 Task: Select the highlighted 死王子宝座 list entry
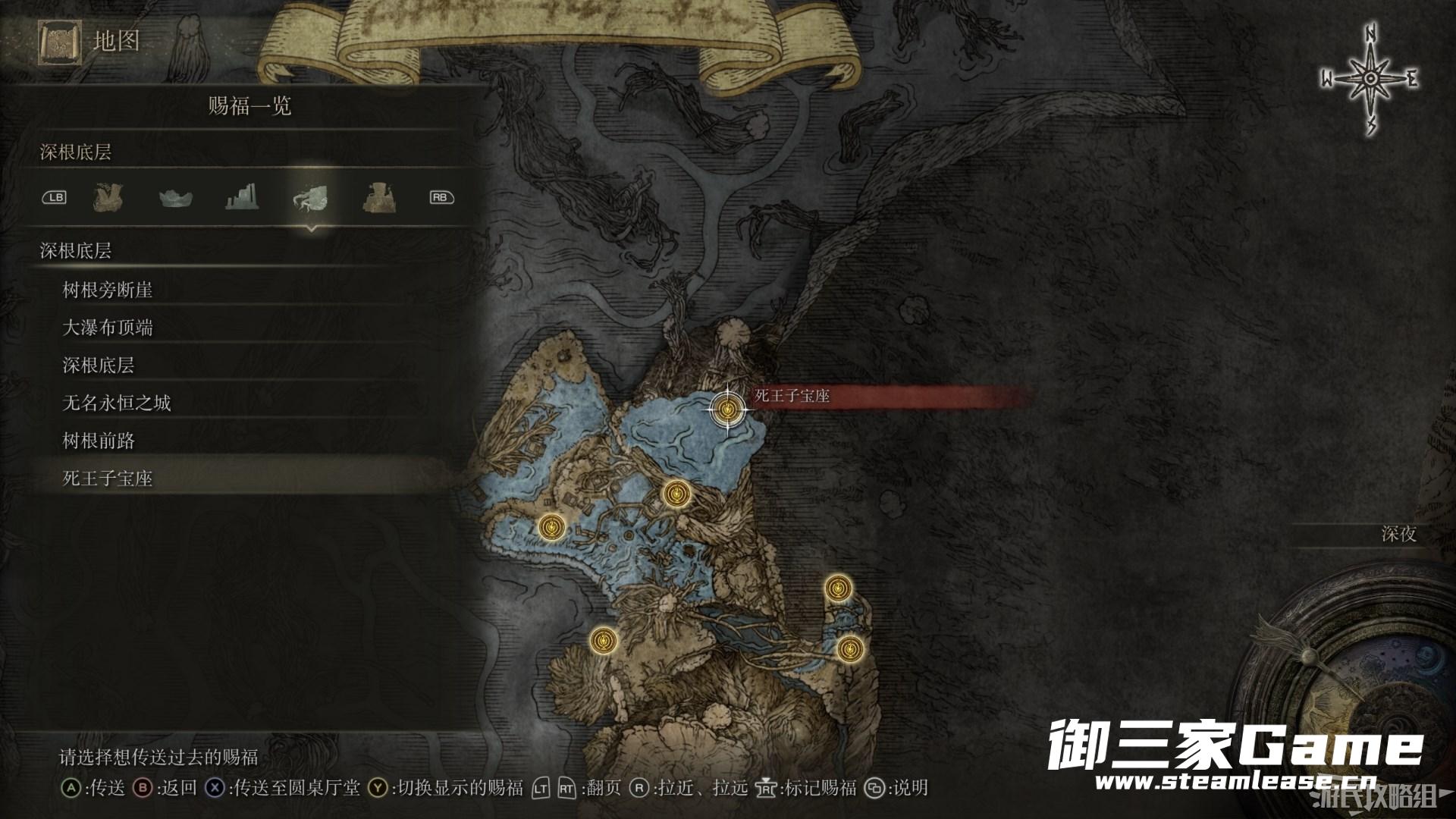[108, 479]
